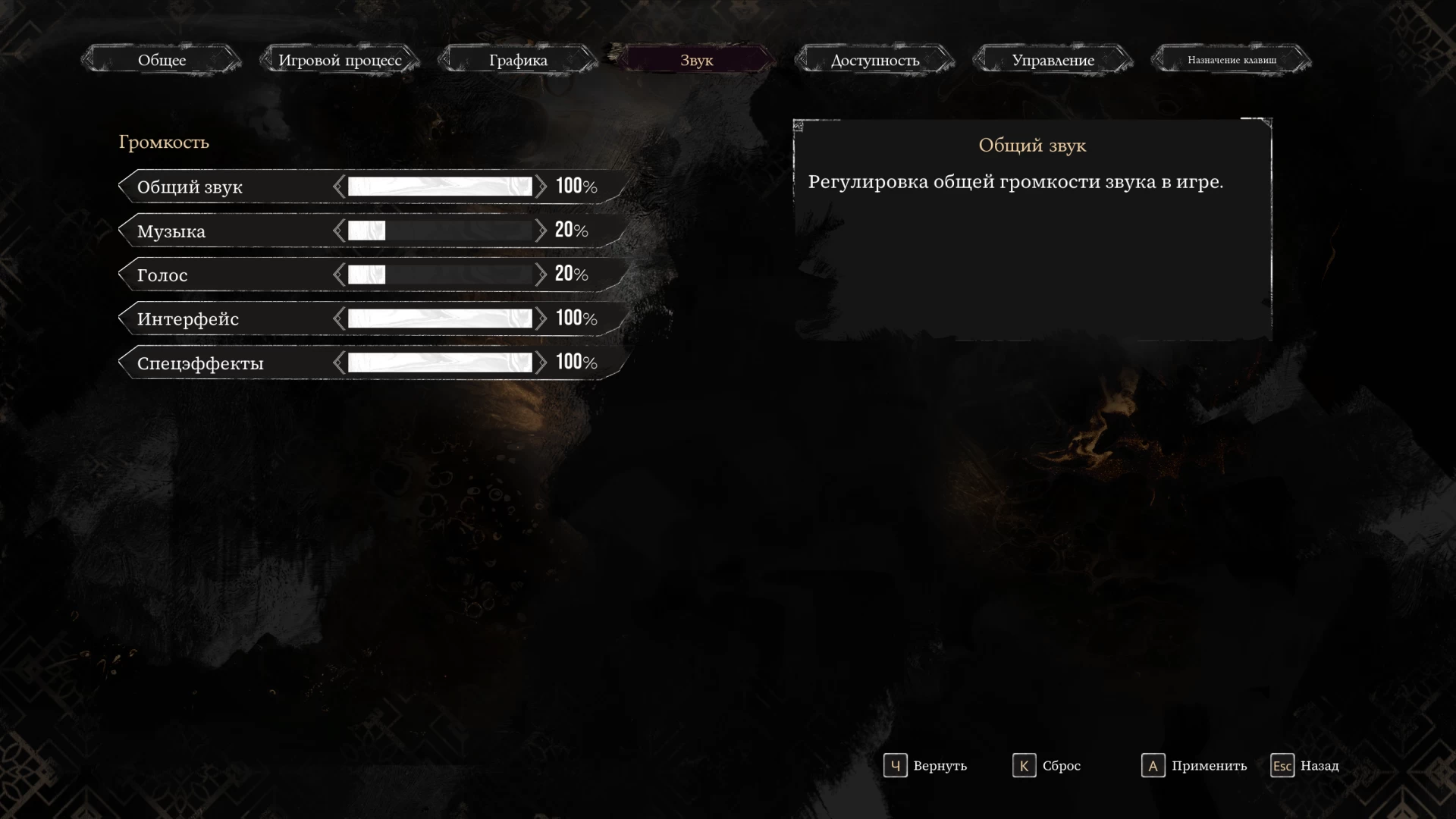Switch to the Общее tab
This screenshot has width=1456, height=819.
click(x=162, y=60)
